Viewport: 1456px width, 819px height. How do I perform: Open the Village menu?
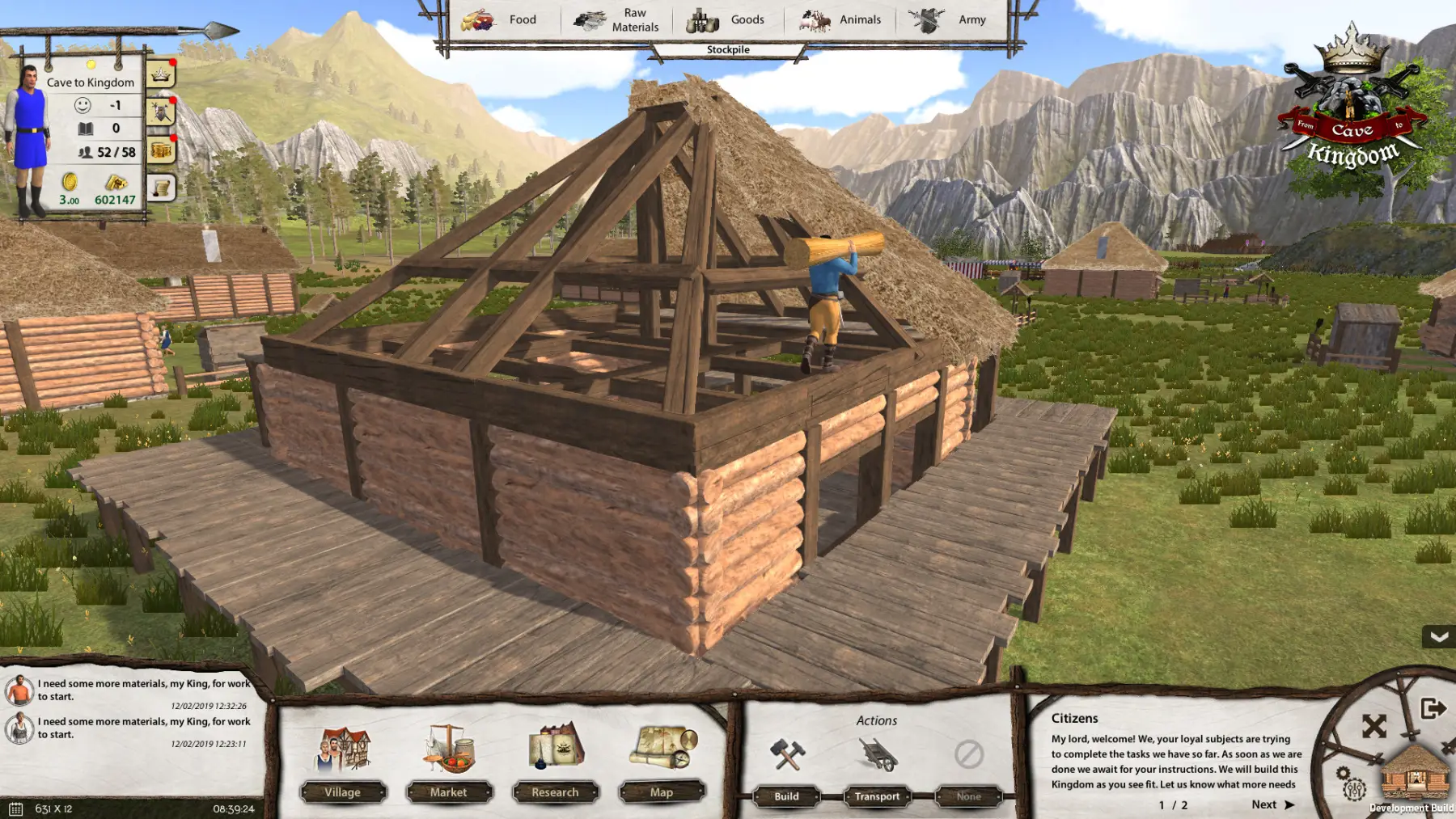point(342,792)
